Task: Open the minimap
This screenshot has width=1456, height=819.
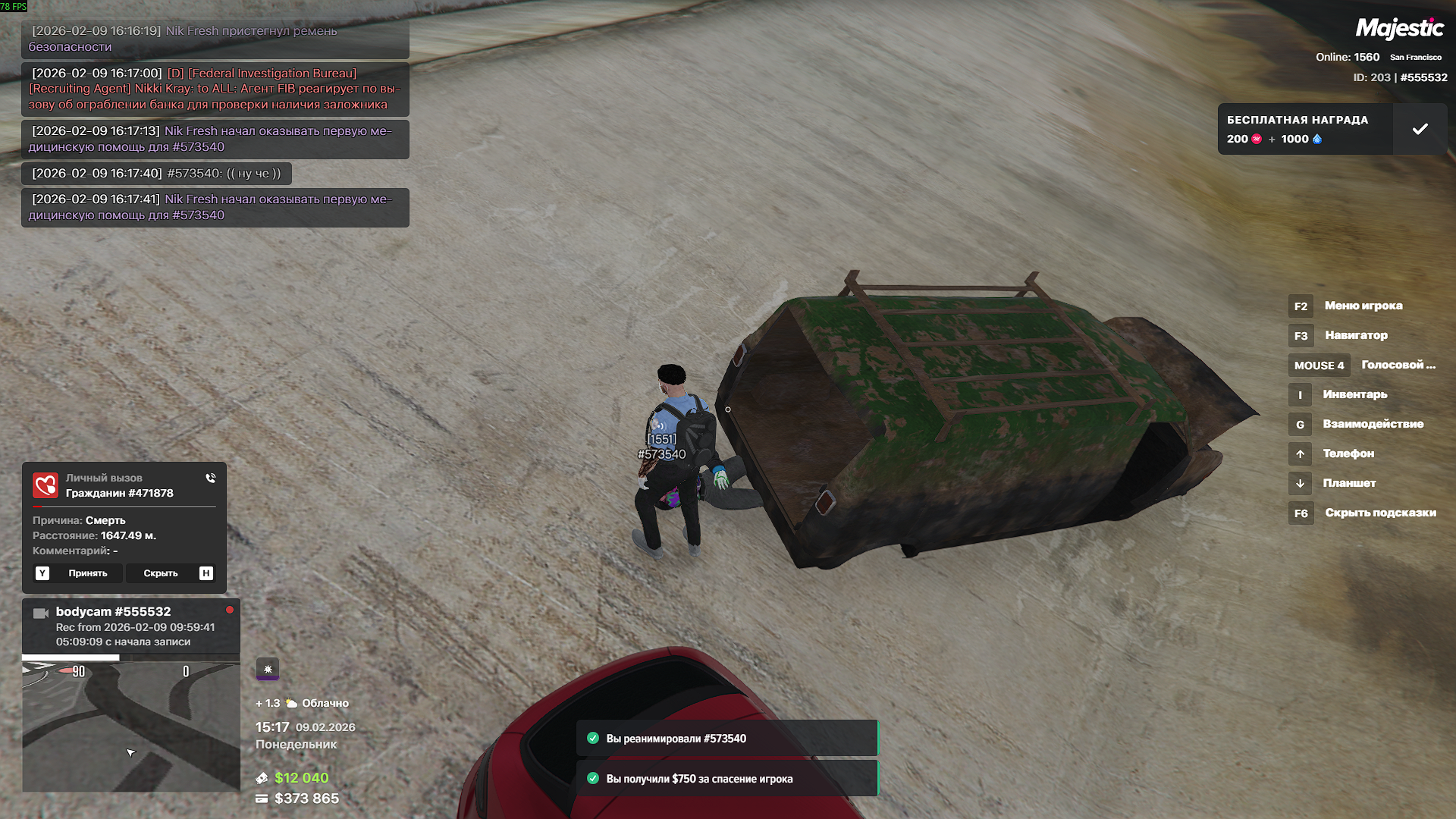Action: coord(130,726)
